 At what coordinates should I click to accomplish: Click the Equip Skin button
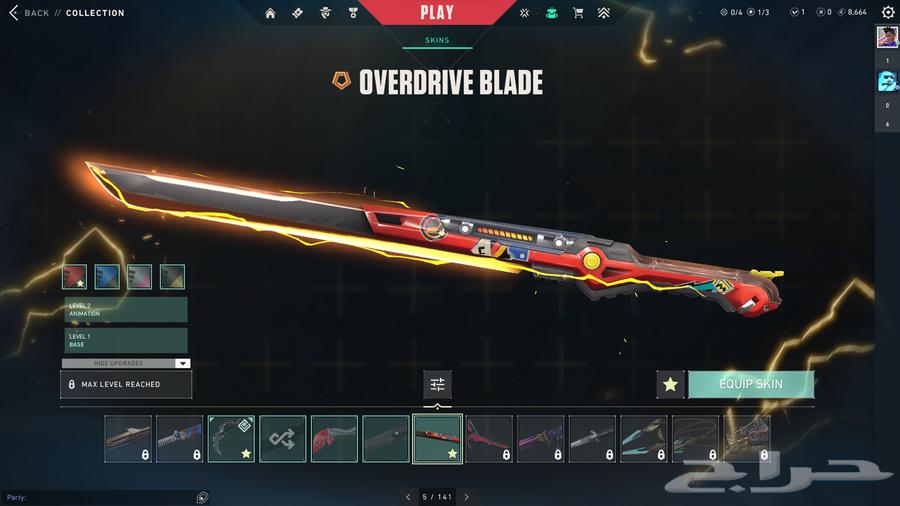pos(751,384)
